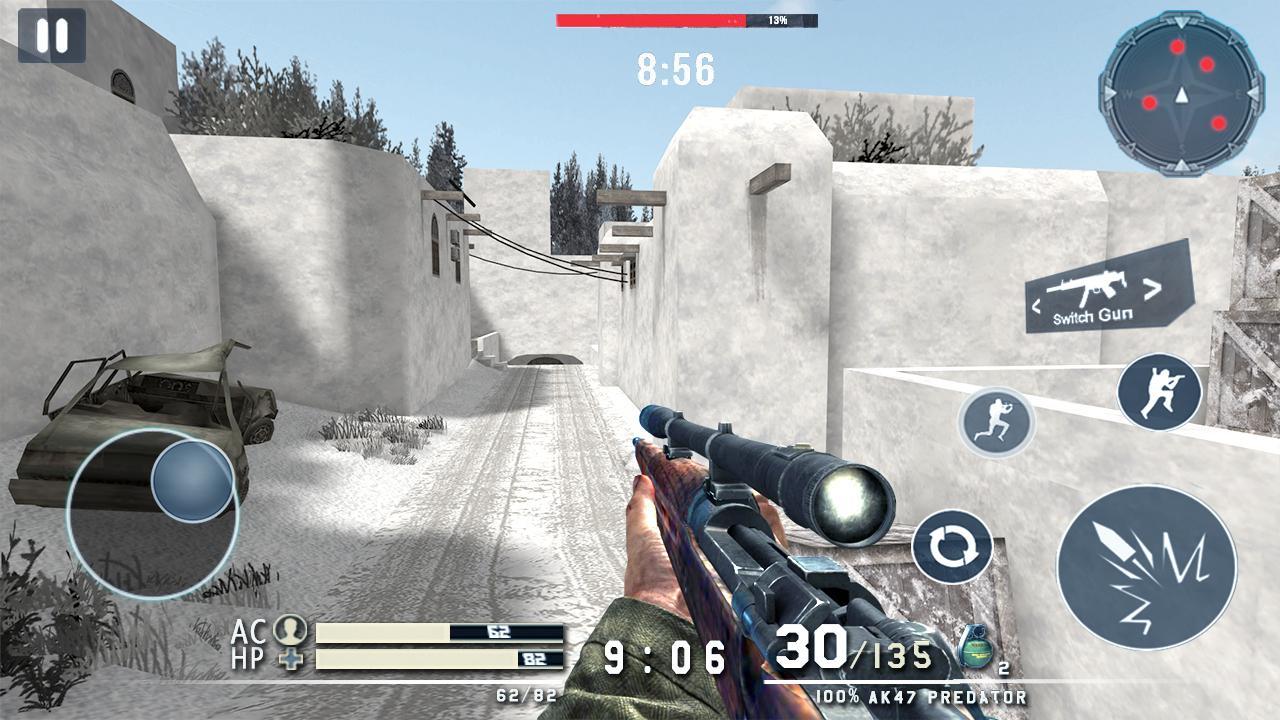The width and height of the screenshot is (1280, 720).
Task: Click the radar minimap with red dots
Action: (1181, 93)
